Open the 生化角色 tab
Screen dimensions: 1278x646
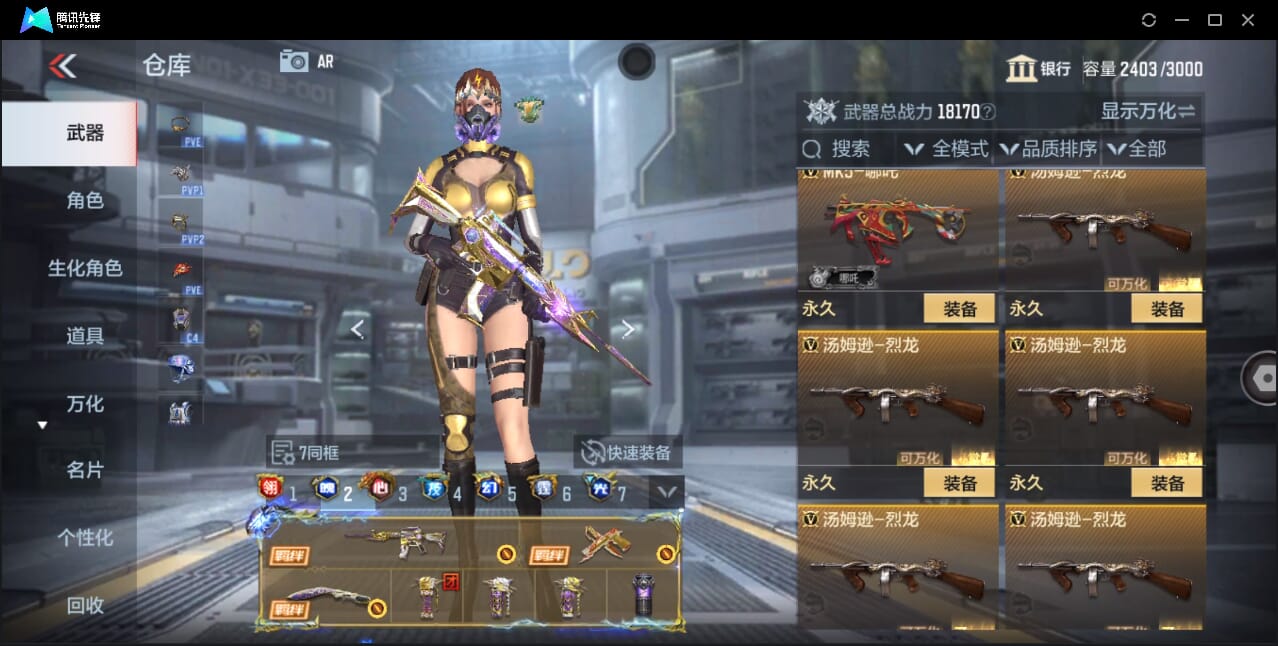tap(85, 268)
